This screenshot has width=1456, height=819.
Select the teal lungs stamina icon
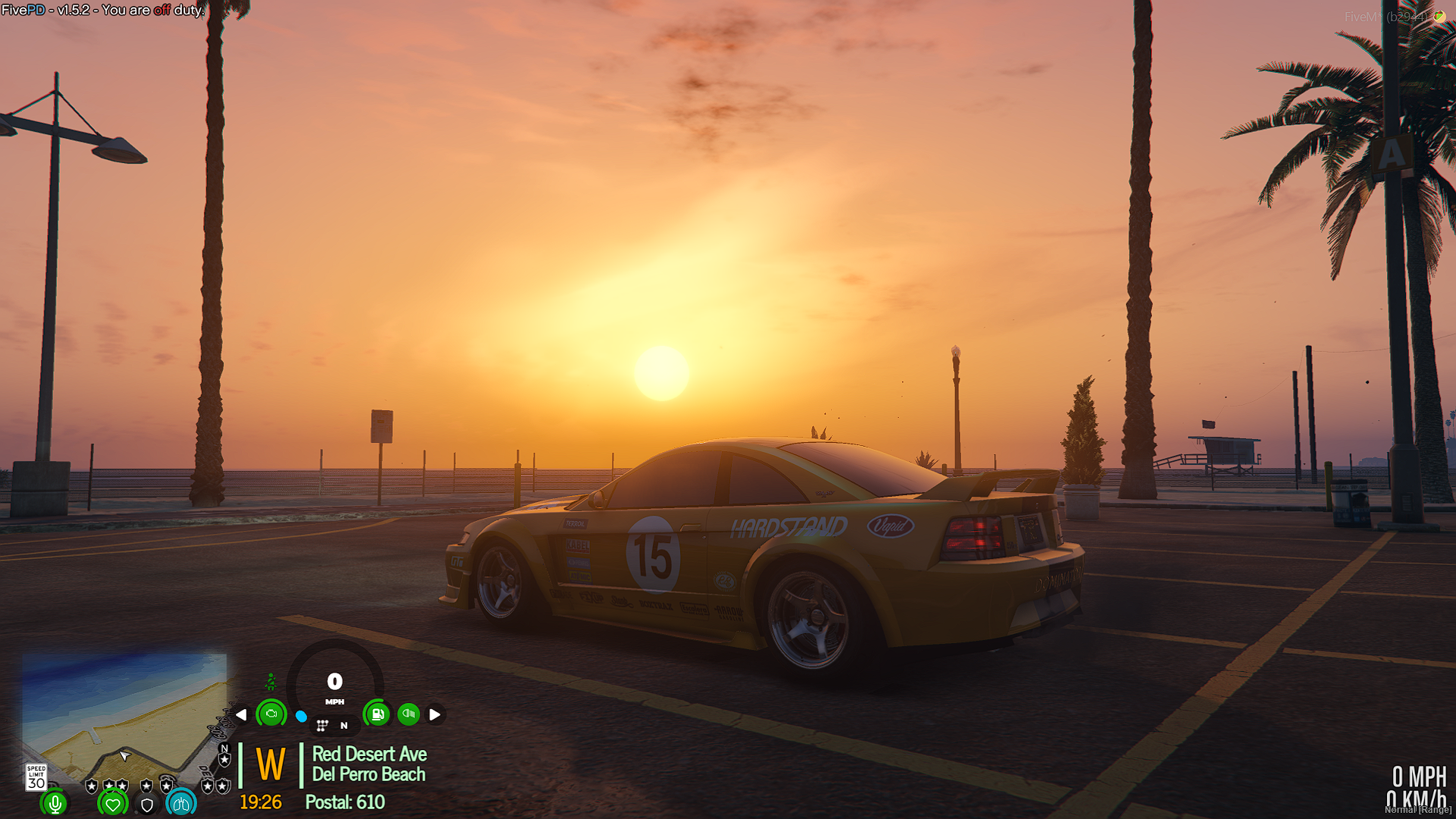(181, 803)
